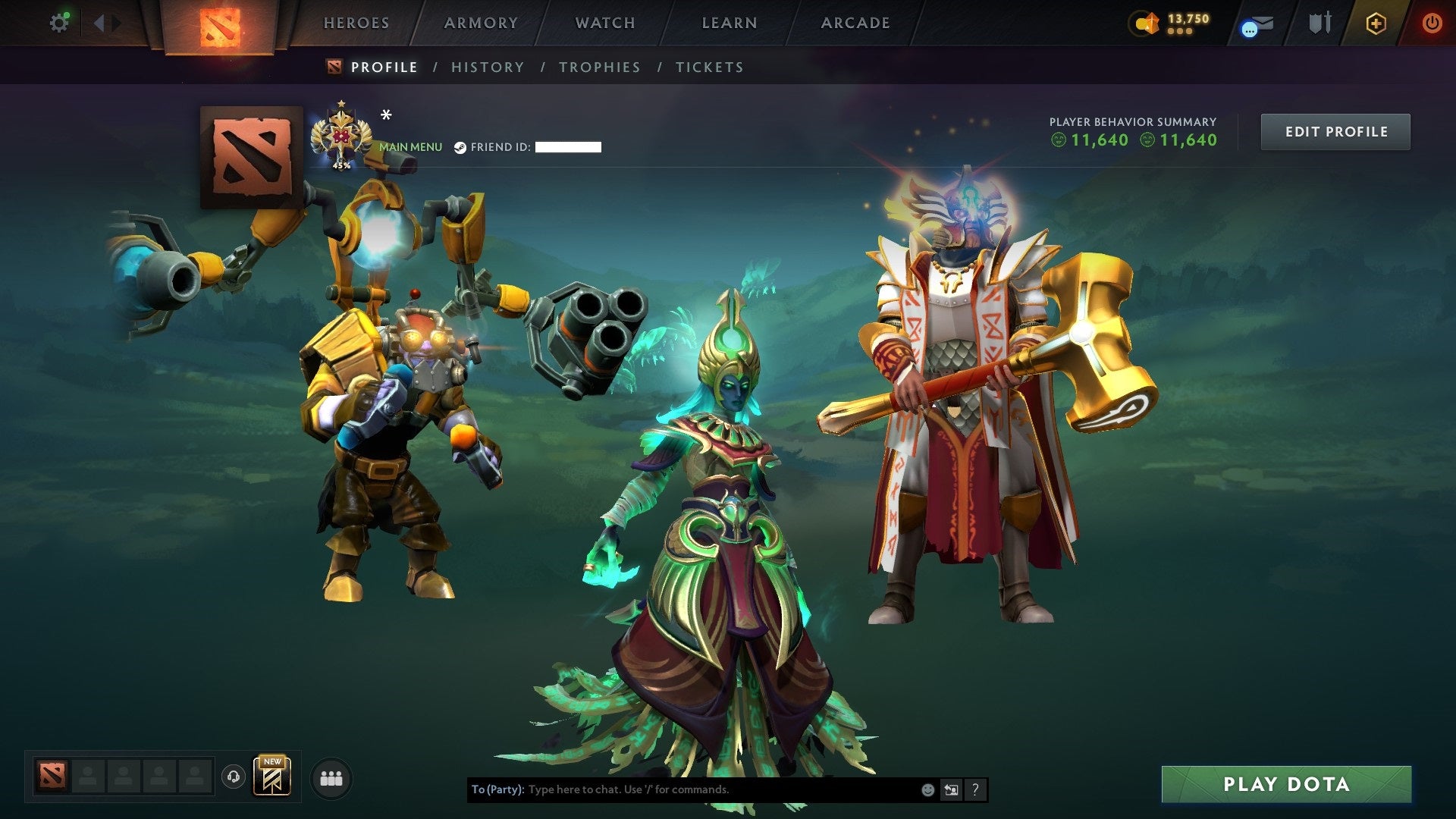This screenshot has height=819, width=1456.
Task: Open the ARCADE menu
Action: coord(855,23)
